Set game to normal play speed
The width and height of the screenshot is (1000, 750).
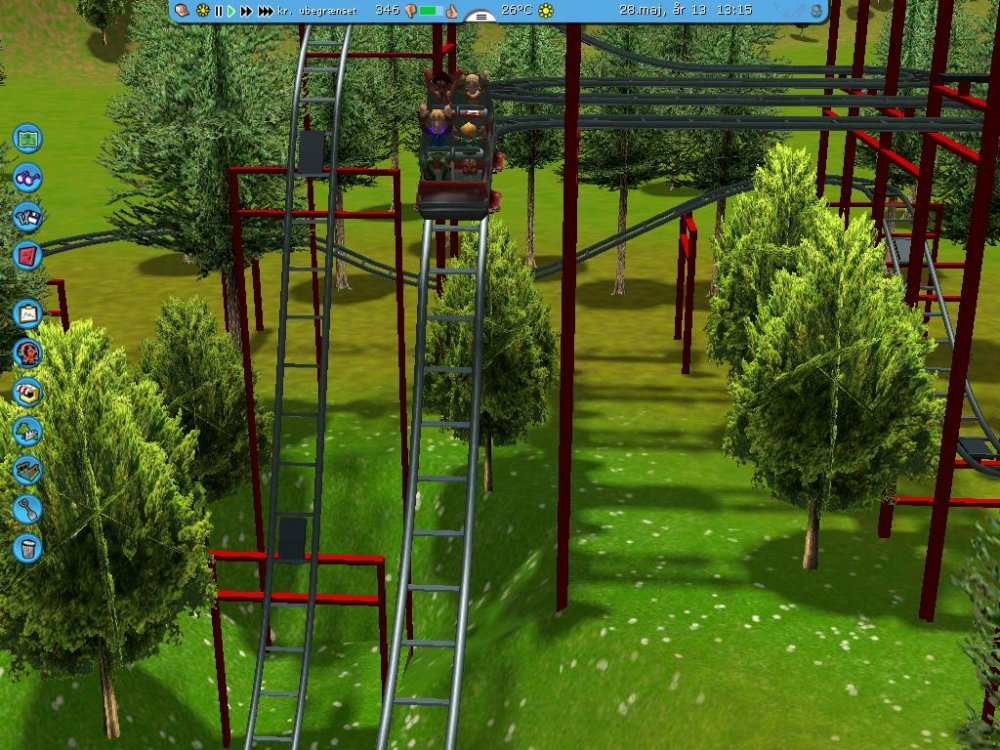click(x=231, y=11)
